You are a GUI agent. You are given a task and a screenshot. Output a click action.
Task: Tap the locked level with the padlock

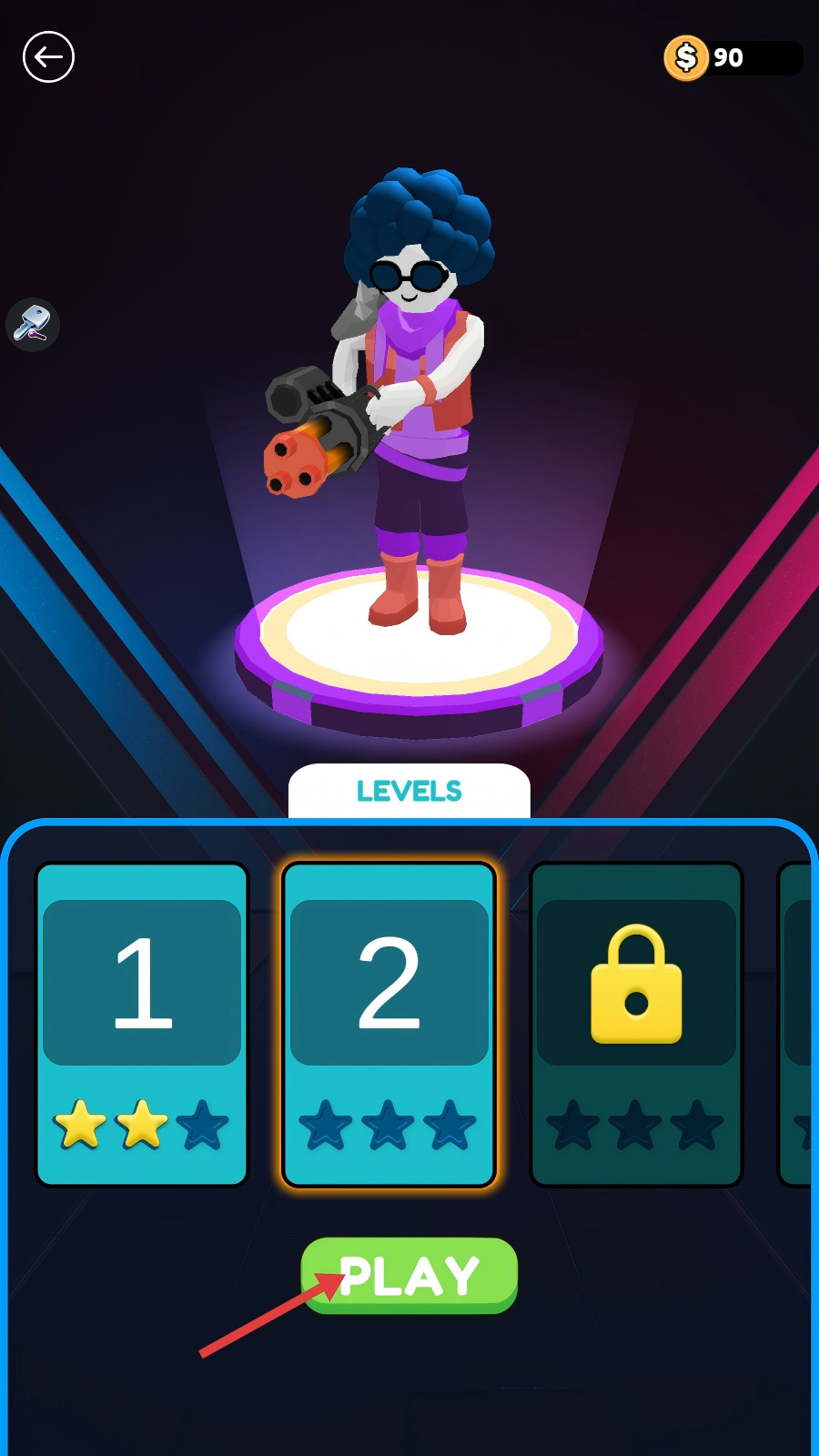[636, 1024]
